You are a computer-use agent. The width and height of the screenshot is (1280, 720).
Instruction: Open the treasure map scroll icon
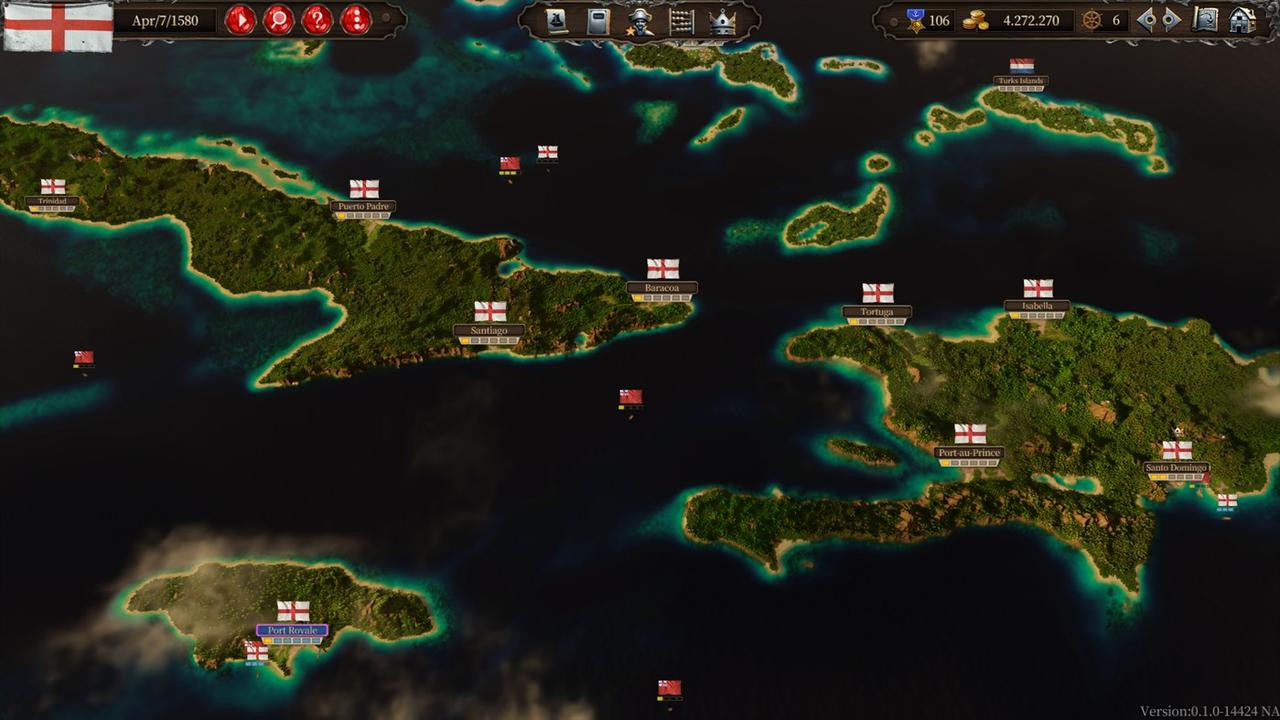(x=1206, y=20)
